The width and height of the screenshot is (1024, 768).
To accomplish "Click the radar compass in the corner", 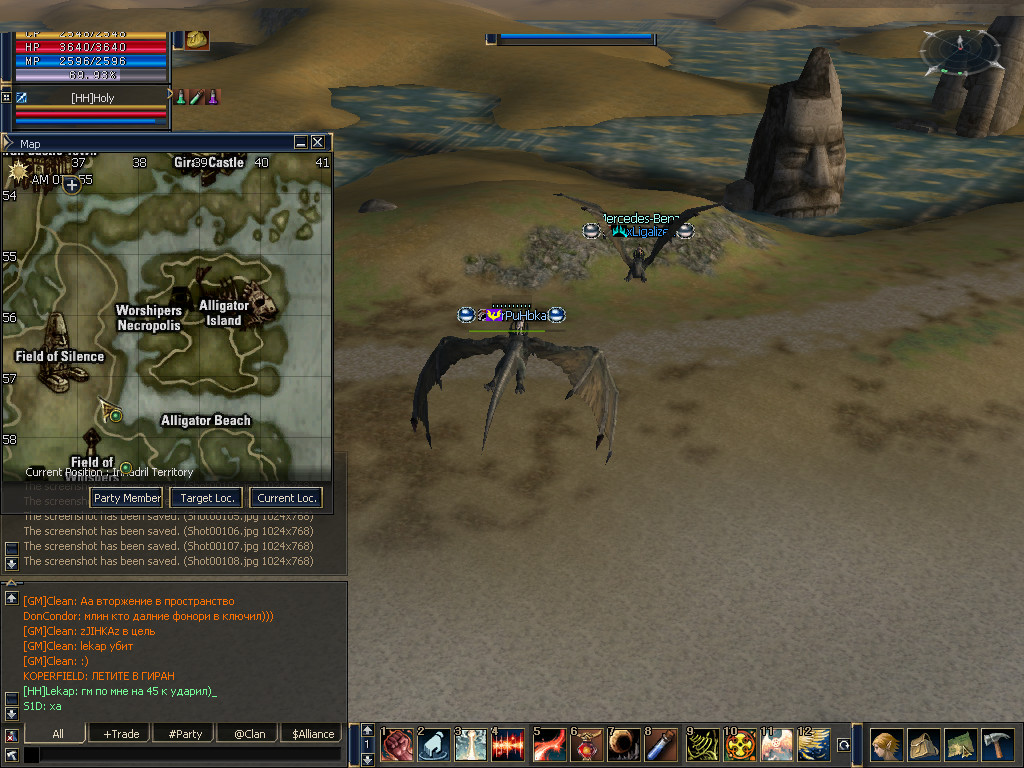I will (960, 48).
